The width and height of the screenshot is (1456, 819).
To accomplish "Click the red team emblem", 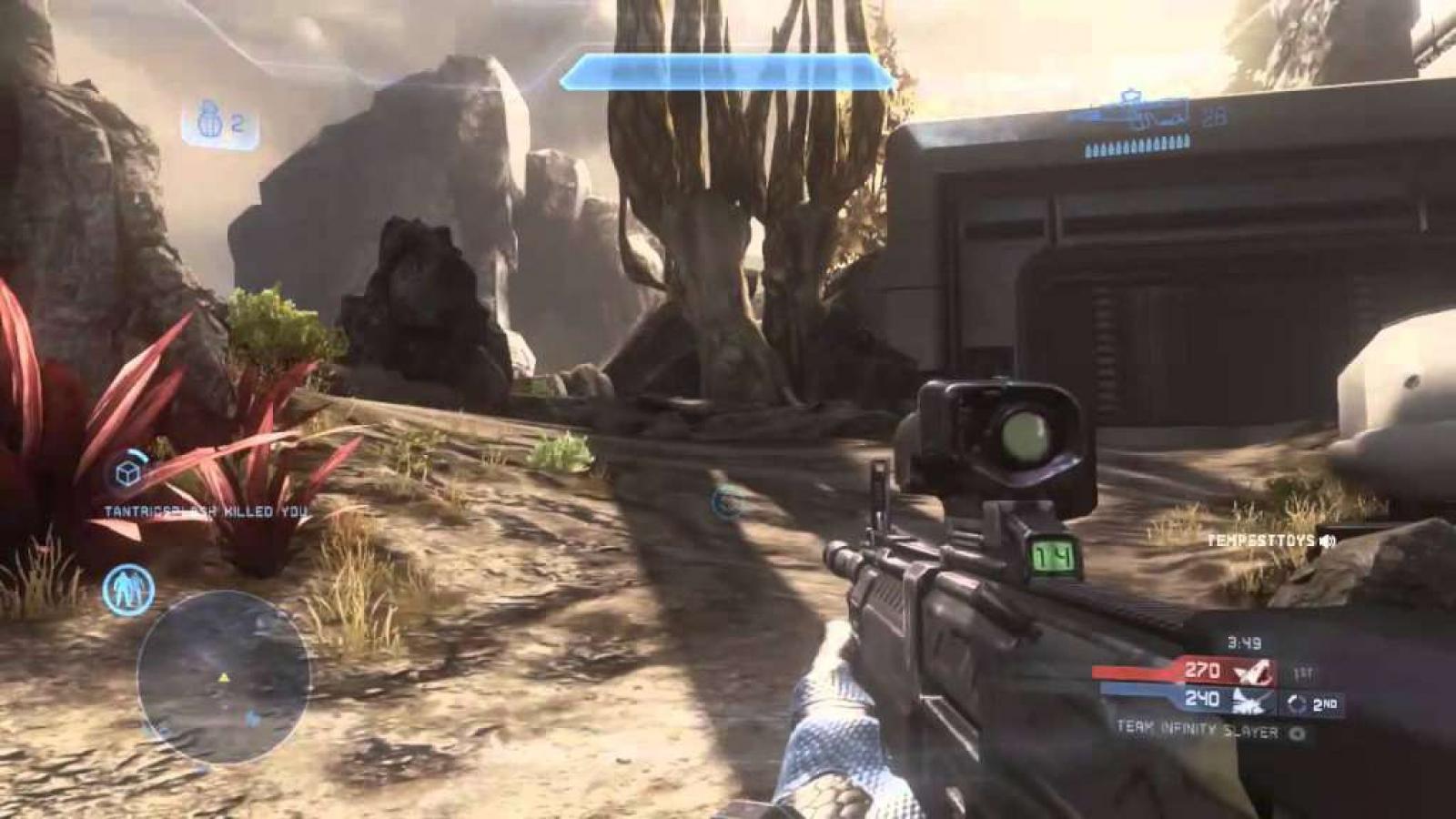I will 1252,672.
